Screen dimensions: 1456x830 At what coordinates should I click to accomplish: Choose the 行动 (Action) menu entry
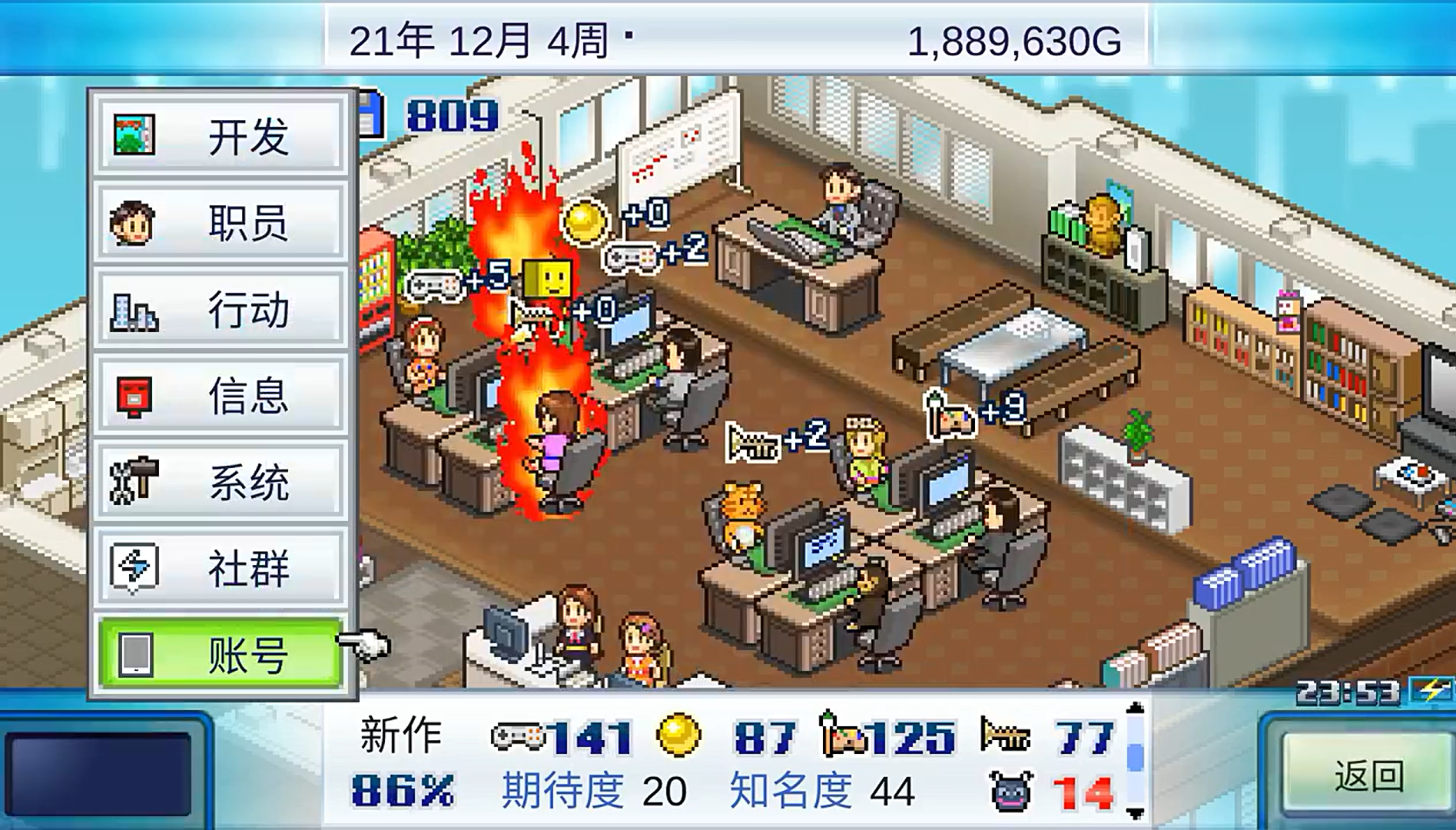(220, 310)
